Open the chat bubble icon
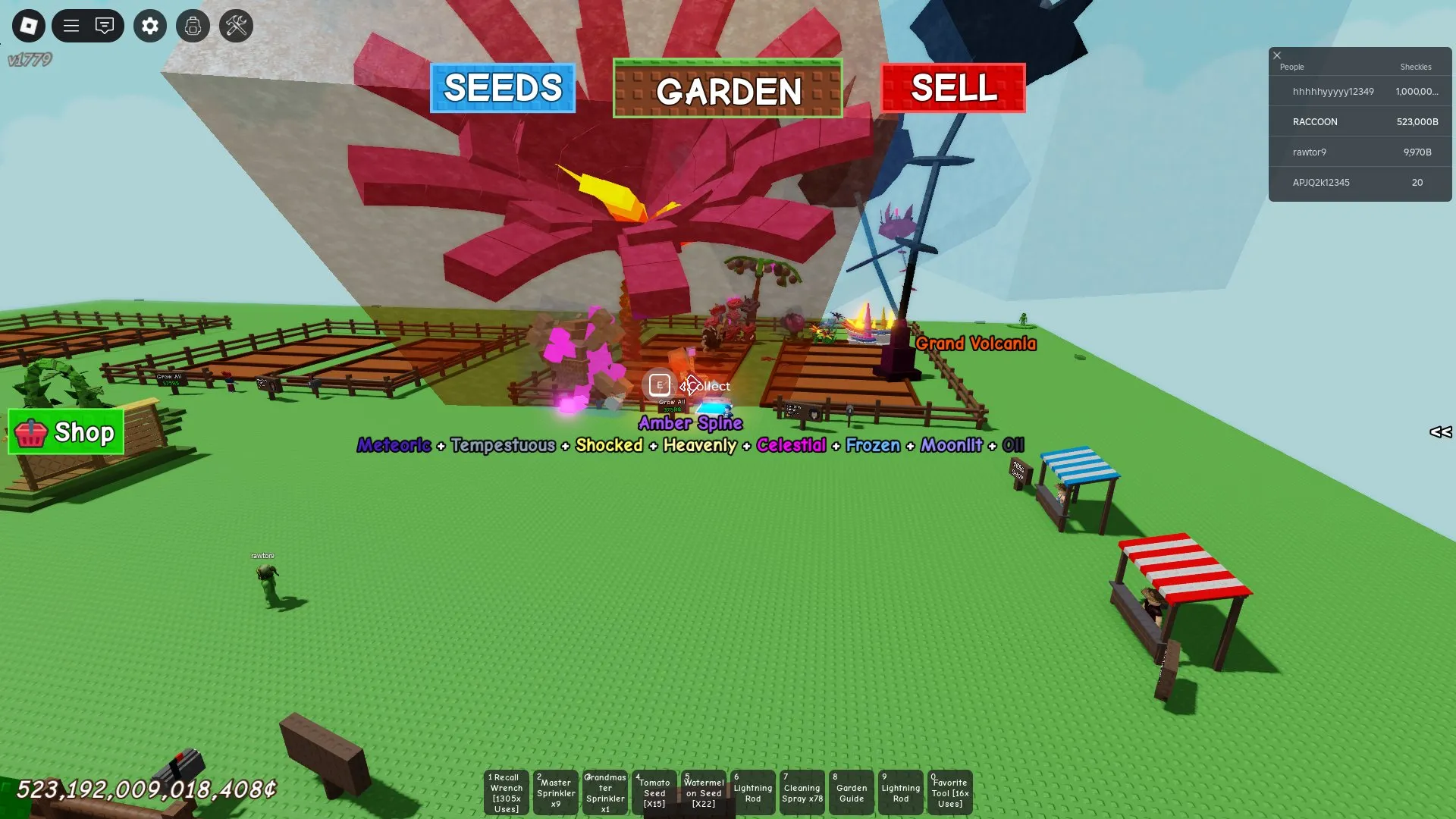Image resolution: width=1456 pixels, height=819 pixels. [x=105, y=26]
